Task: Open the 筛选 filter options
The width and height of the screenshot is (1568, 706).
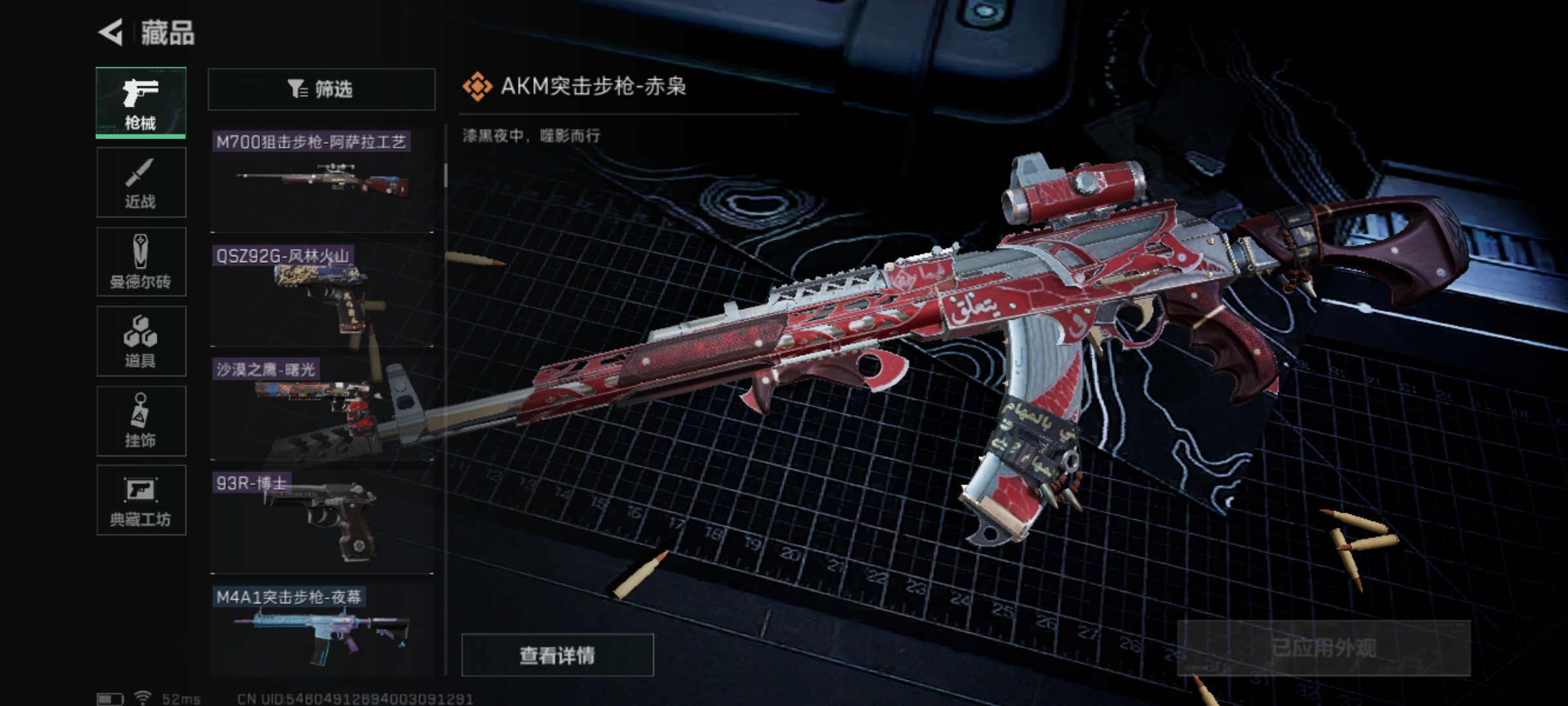Action: (321, 89)
